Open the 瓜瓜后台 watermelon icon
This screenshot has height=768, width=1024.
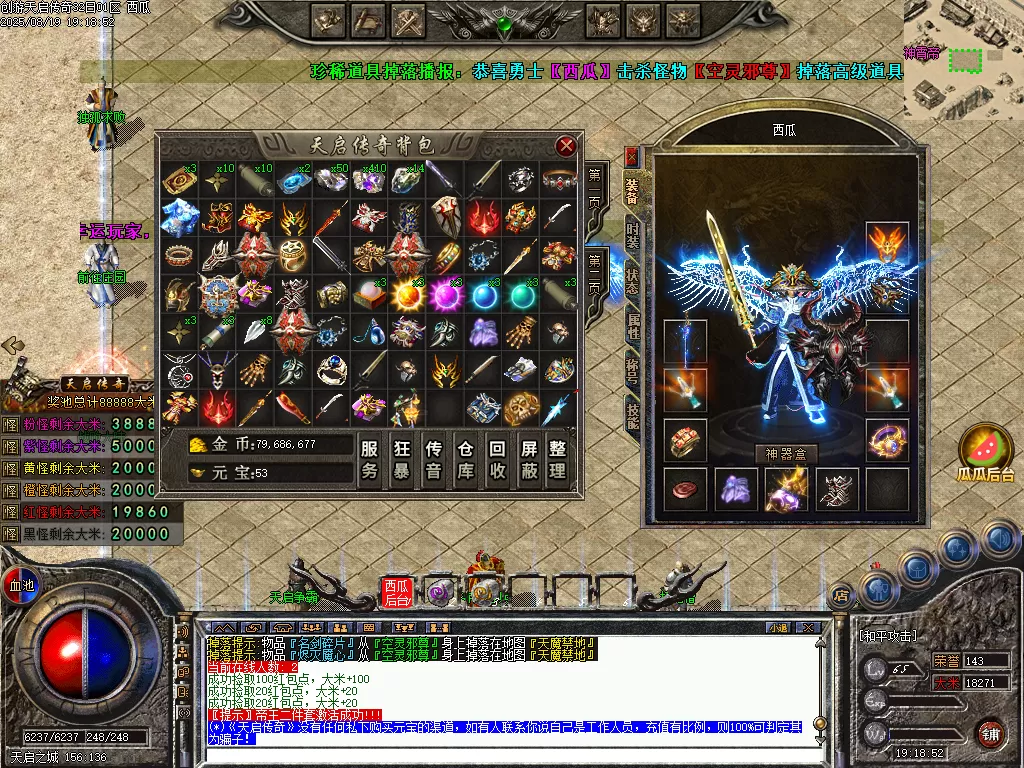point(986,455)
